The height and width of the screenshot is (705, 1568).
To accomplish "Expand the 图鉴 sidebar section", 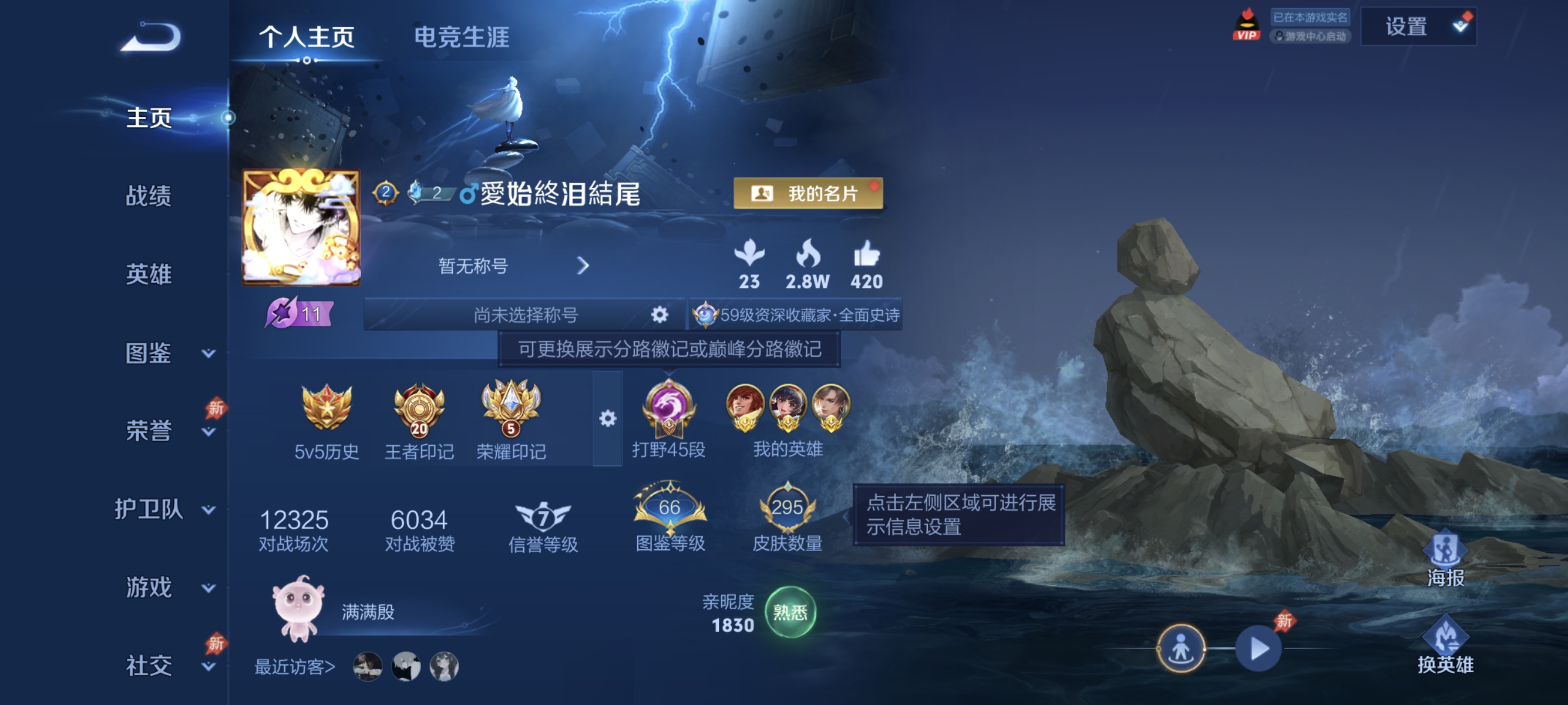I will click(149, 353).
